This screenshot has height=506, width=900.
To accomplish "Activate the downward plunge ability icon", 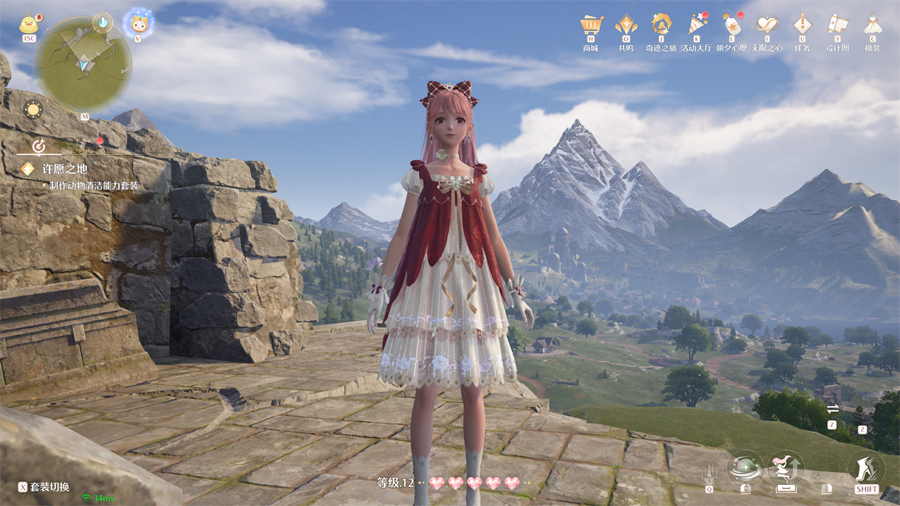I will 709,472.
